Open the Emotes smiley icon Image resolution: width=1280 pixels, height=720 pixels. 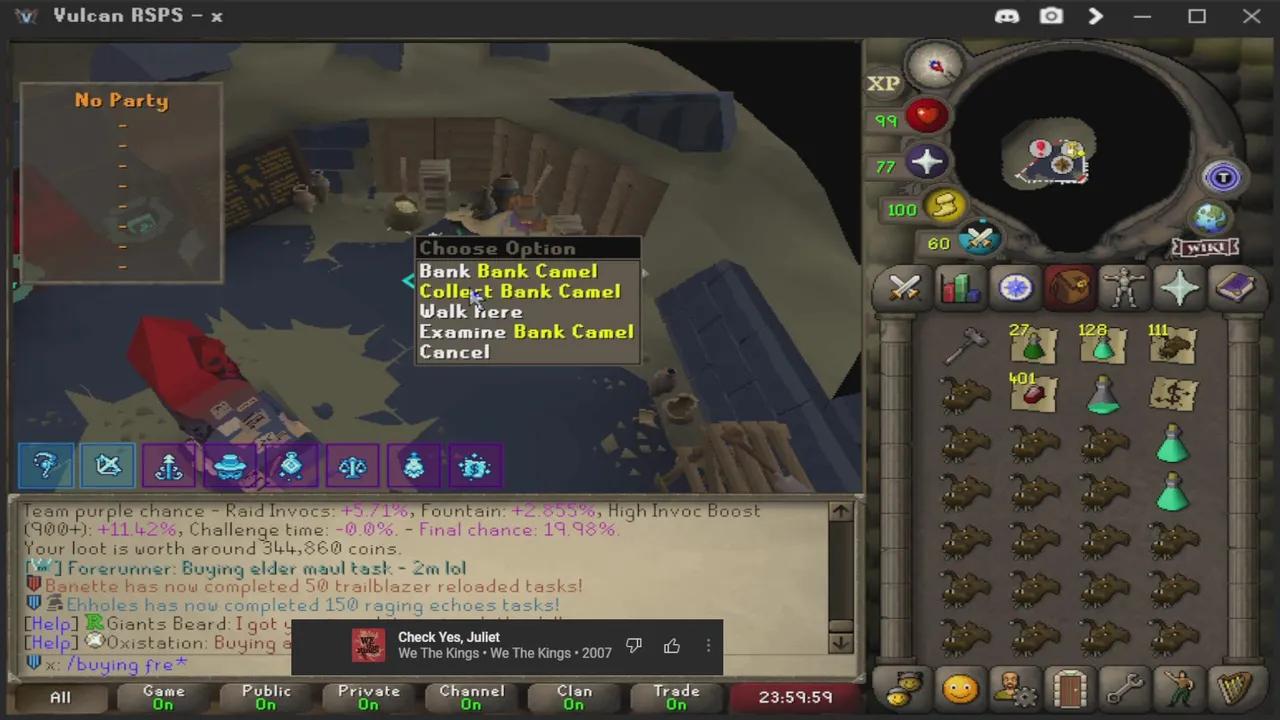[960, 690]
